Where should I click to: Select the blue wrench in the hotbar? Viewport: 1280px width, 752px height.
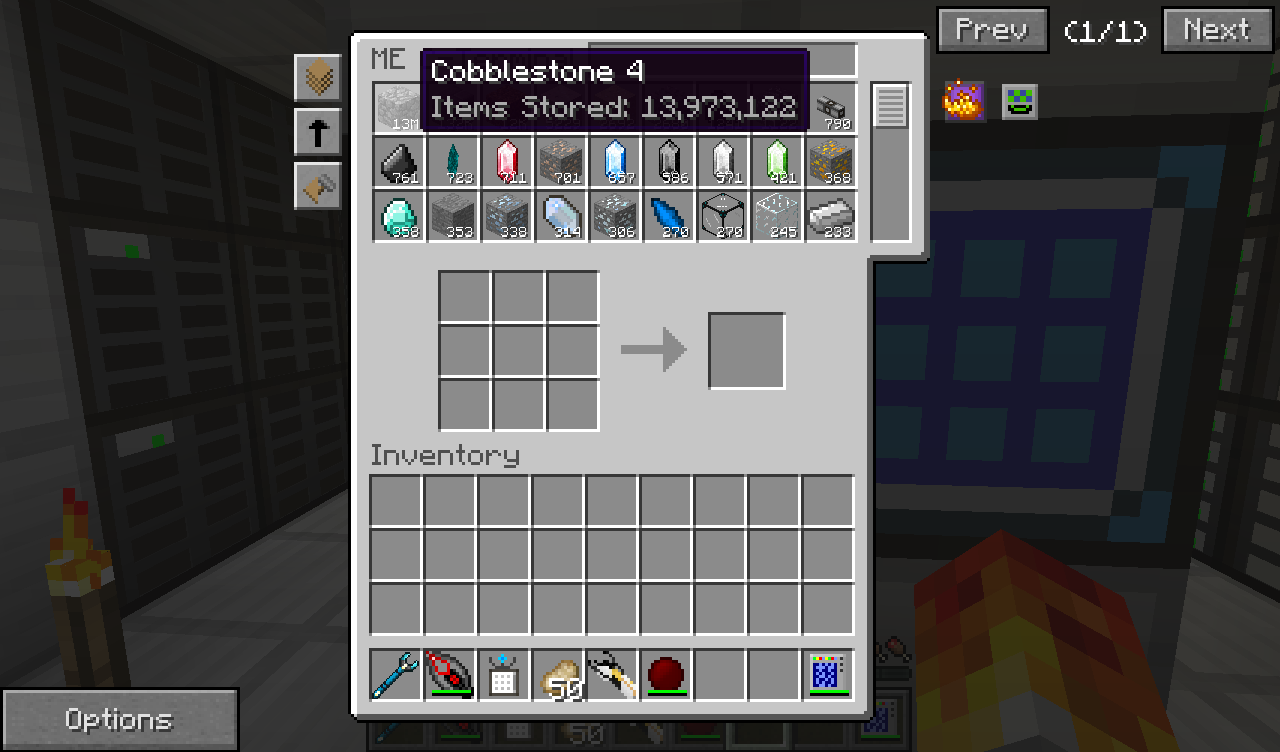[x=396, y=675]
